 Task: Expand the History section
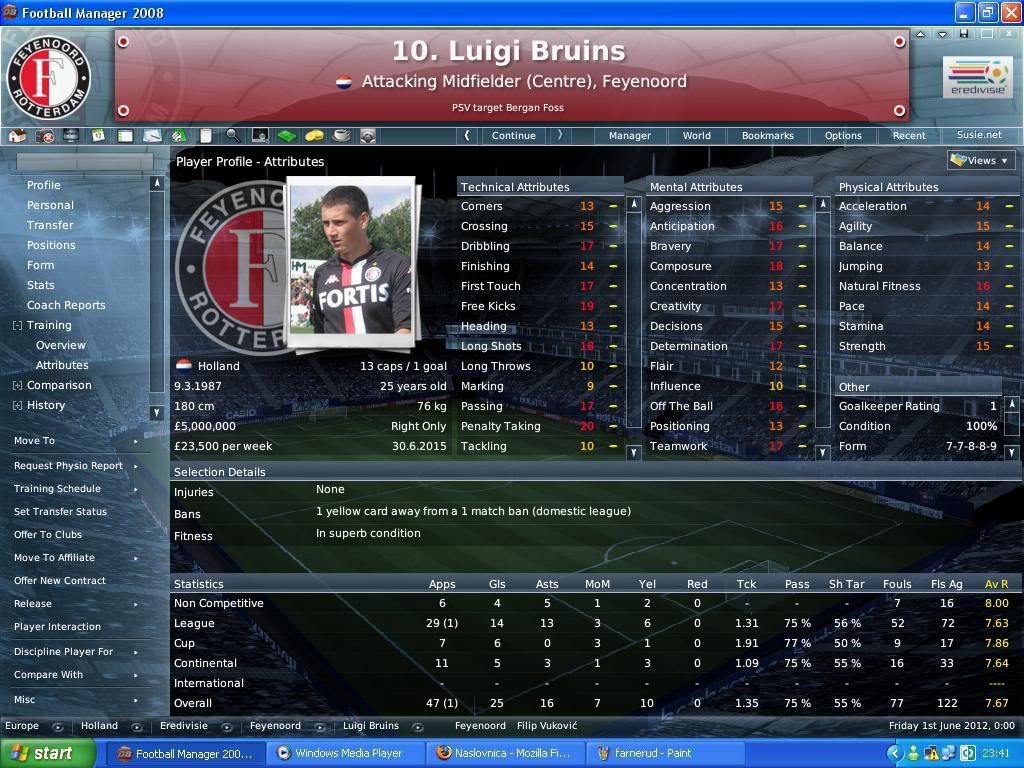coord(18,405)
